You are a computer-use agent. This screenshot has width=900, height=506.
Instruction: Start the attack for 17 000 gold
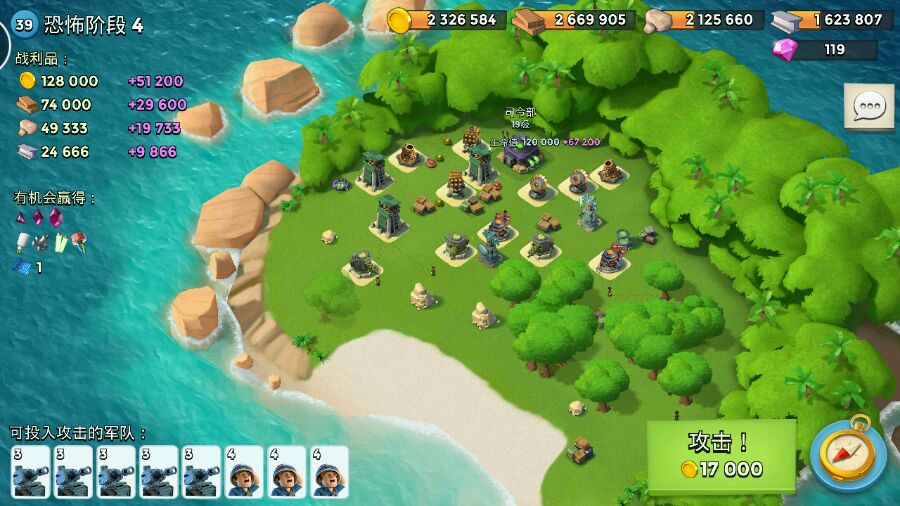[x=721, y=455]
